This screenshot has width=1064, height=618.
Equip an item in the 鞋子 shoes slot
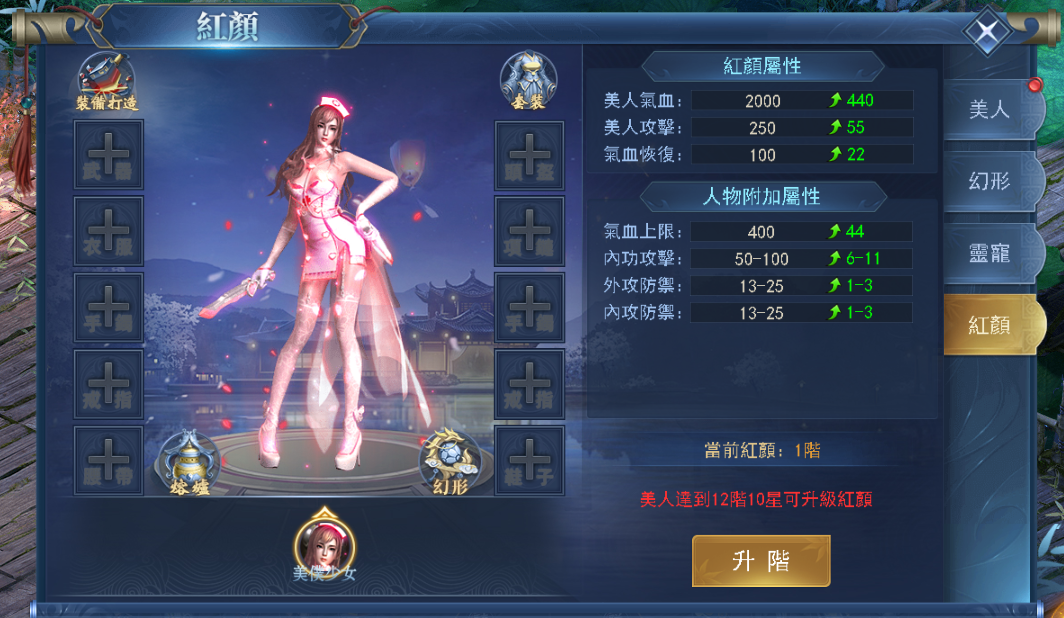tap(530, 460)
